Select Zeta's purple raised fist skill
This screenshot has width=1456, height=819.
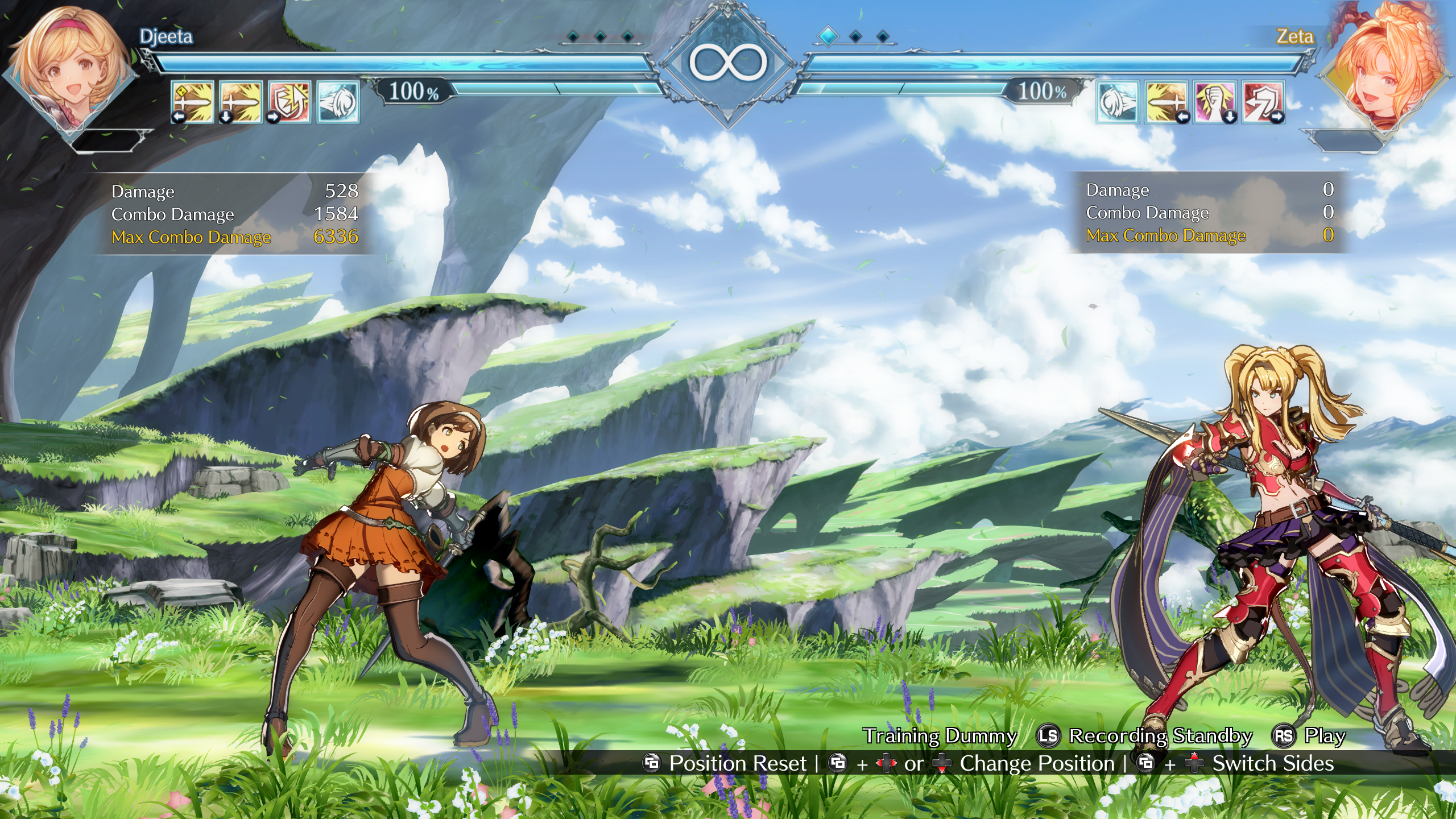(x=1215, y=102)
